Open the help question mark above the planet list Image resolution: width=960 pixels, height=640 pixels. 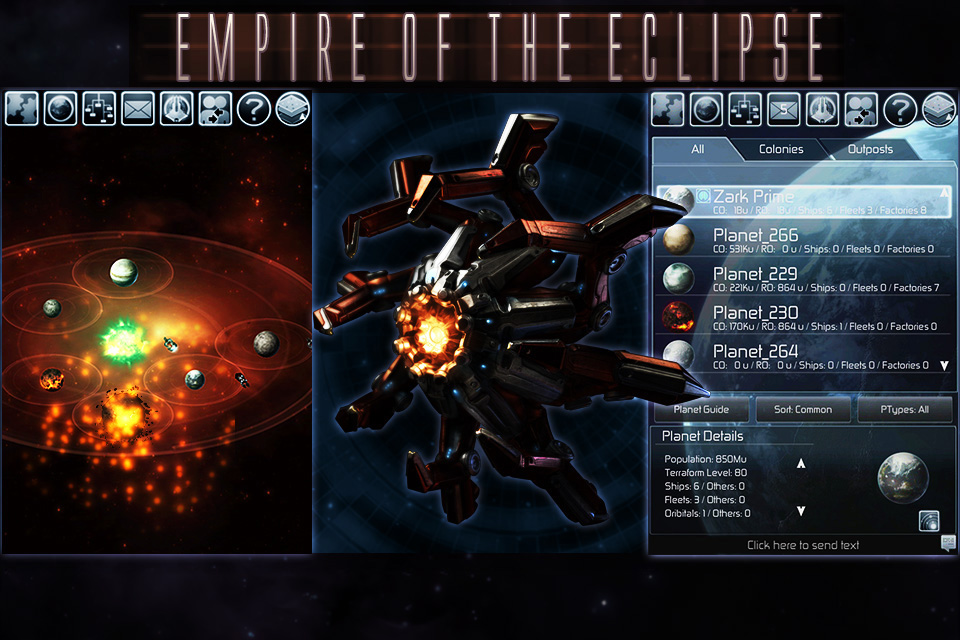tap(900, 108)
